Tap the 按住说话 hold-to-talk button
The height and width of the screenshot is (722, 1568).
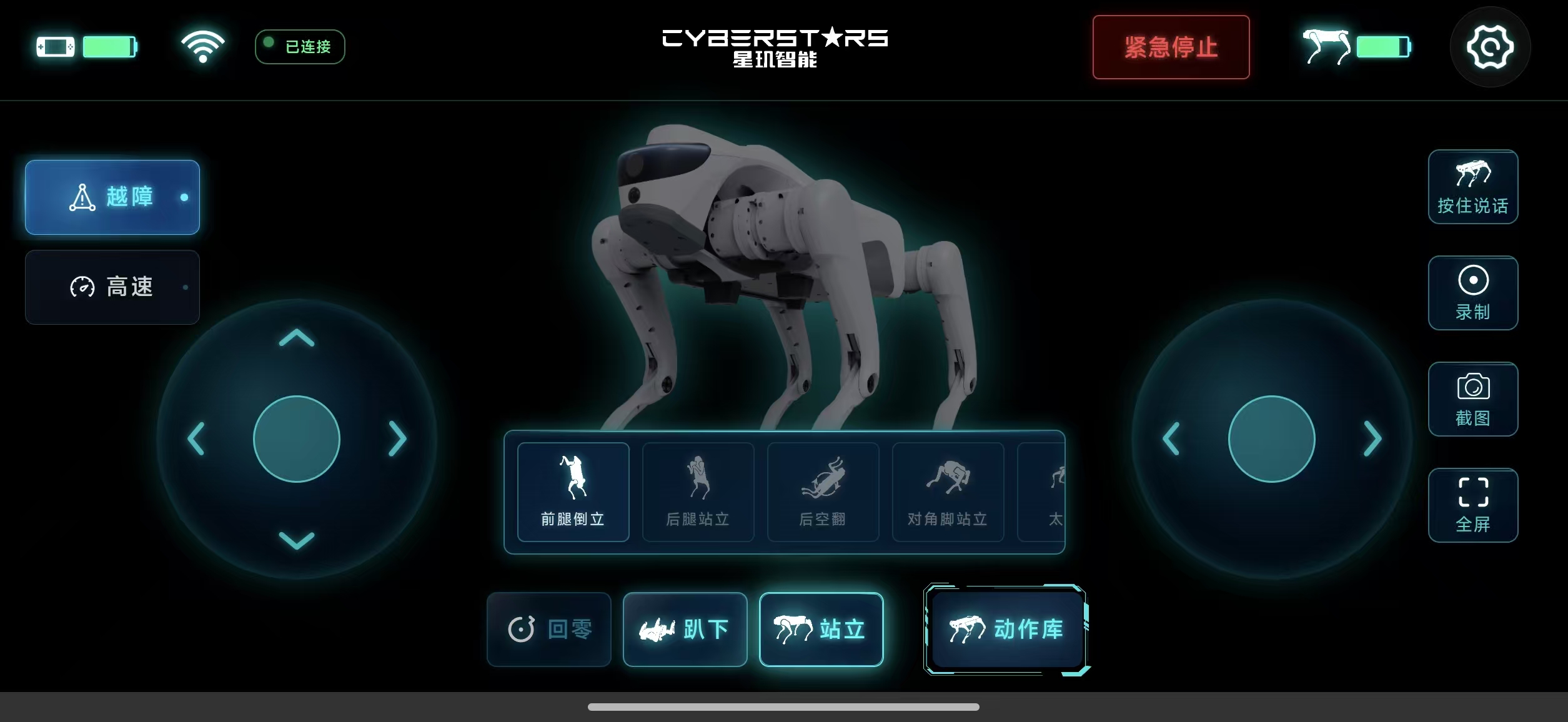1473,187
